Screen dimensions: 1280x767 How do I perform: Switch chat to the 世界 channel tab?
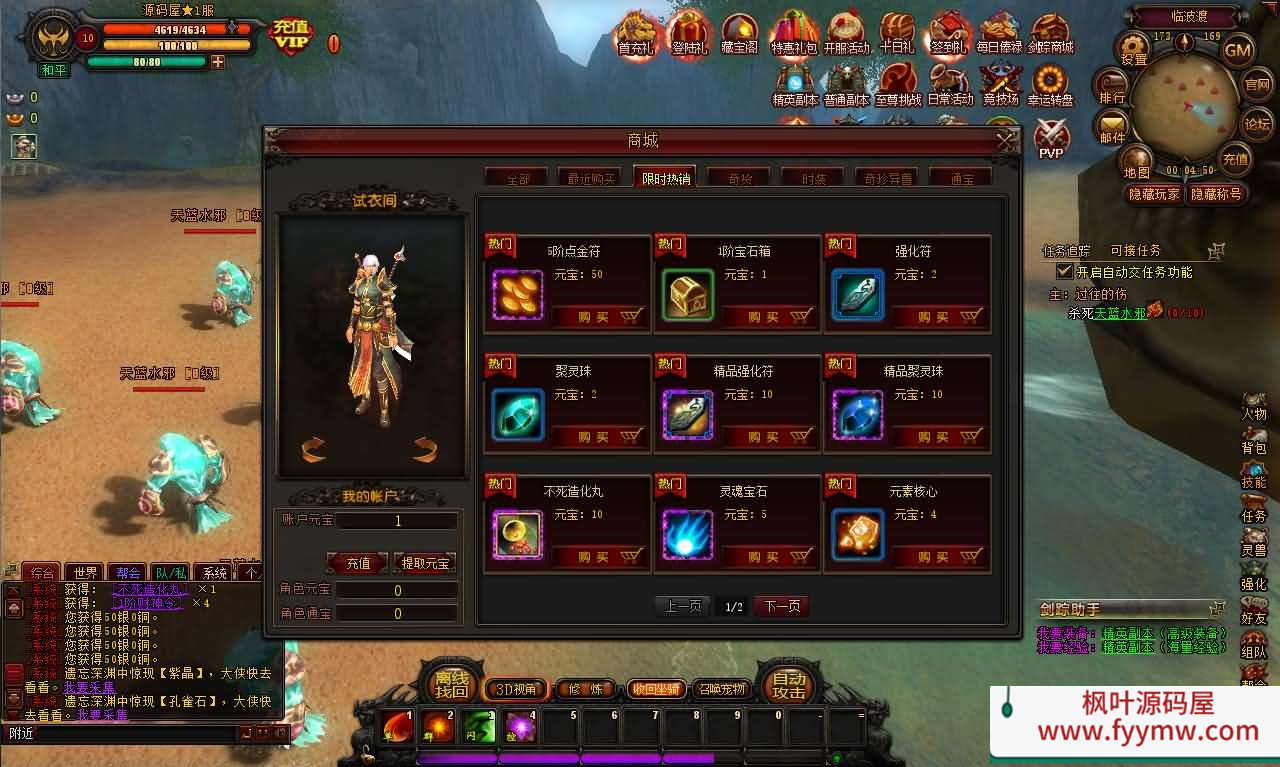click(x=86, y=573)
